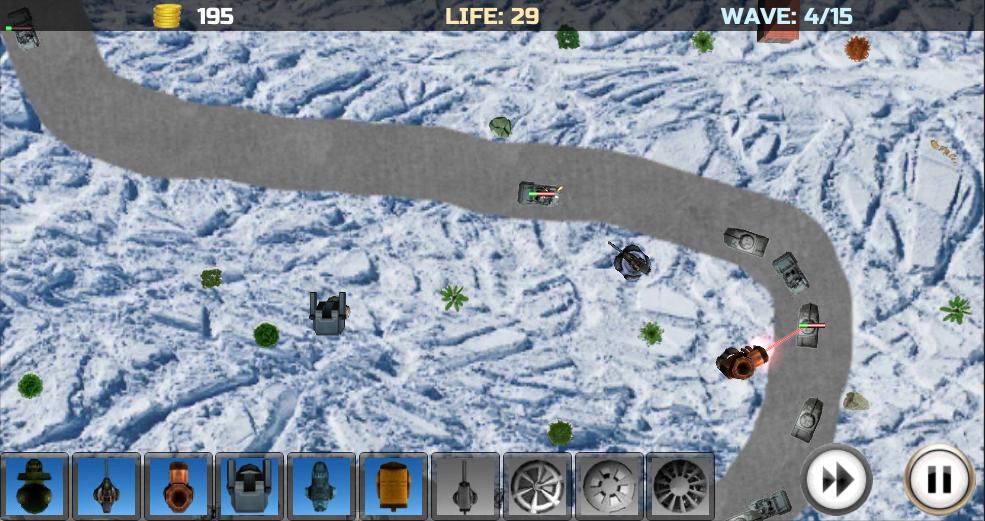
Task: Choose the small dark long-barrel turret
Action: point(107,486)
